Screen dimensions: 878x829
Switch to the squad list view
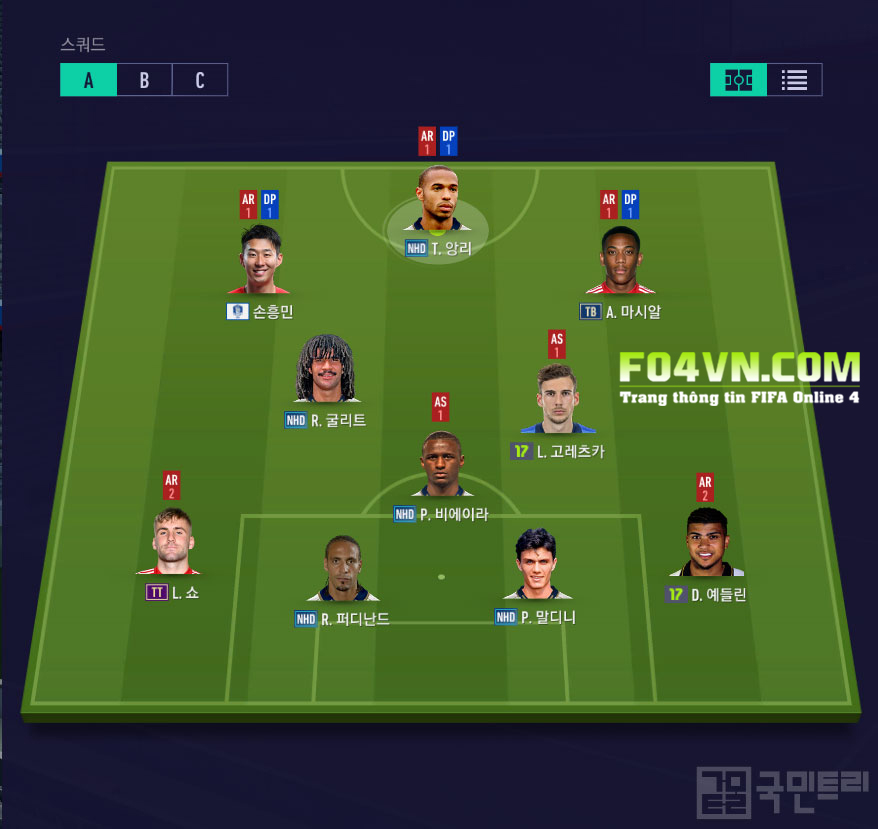(794, 80)
